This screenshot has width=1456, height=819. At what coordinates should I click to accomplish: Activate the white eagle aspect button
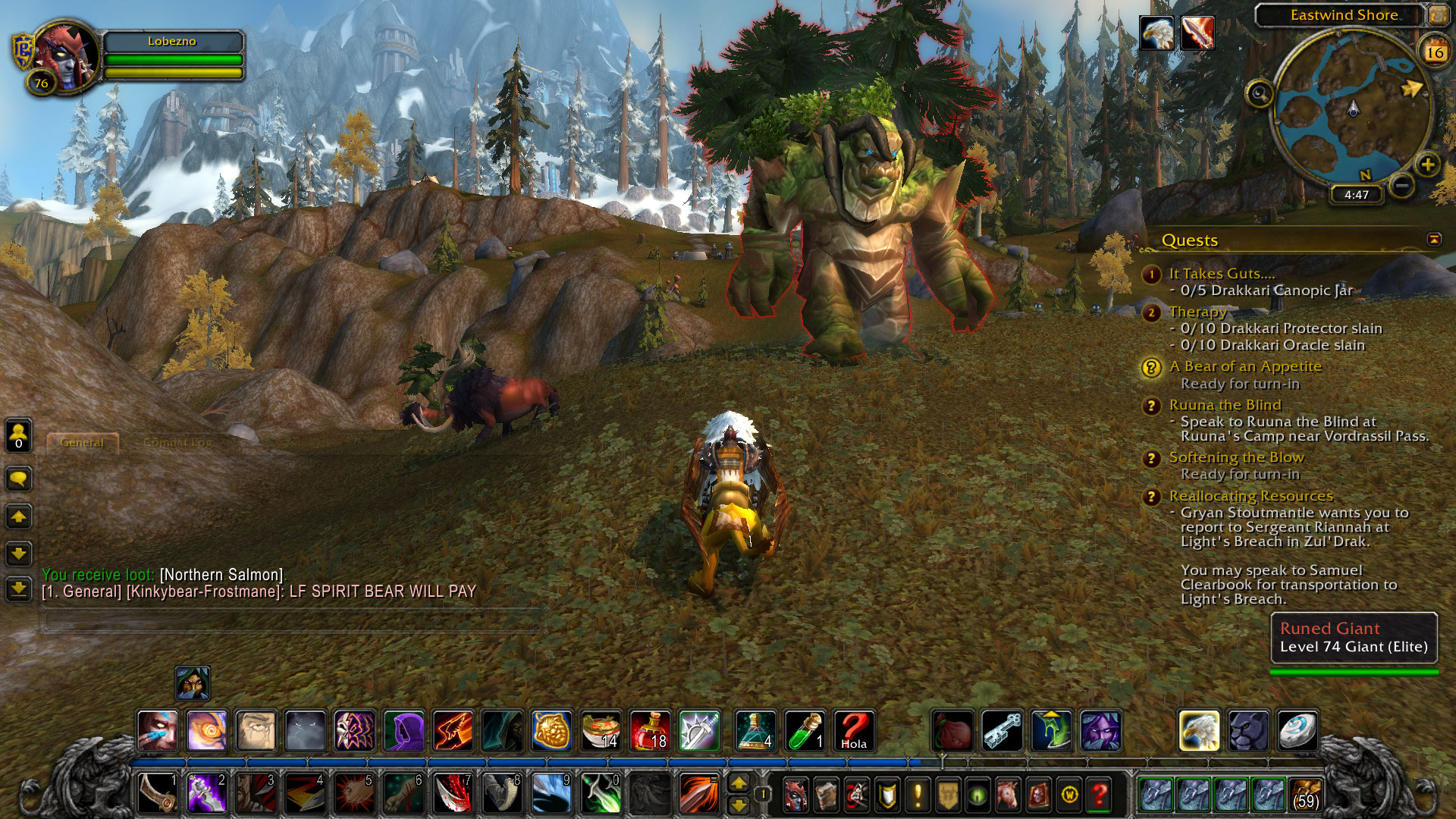click(1199, 730)
